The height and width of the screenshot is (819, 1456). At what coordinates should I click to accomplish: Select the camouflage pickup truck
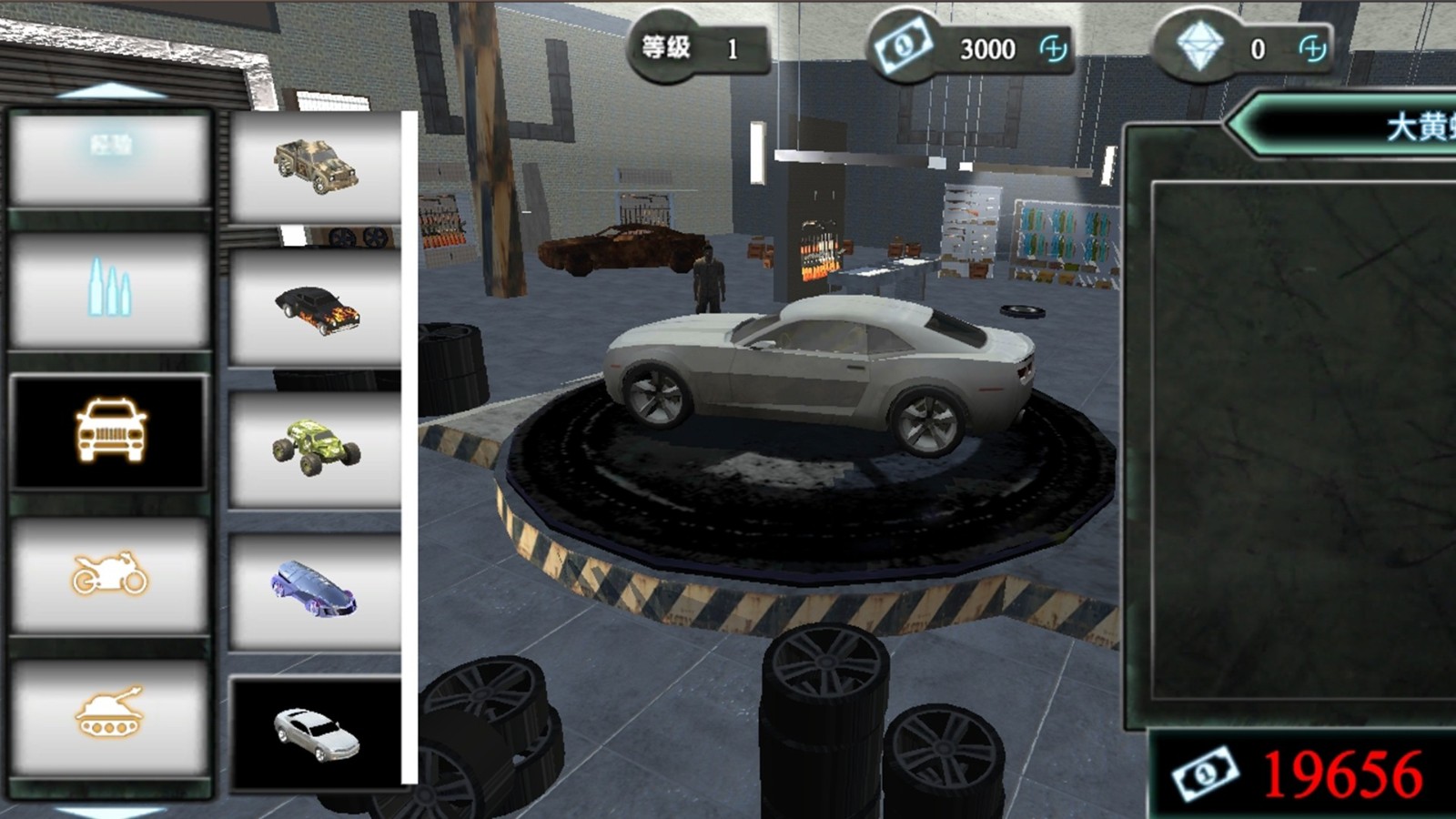[x=316, y=167]
